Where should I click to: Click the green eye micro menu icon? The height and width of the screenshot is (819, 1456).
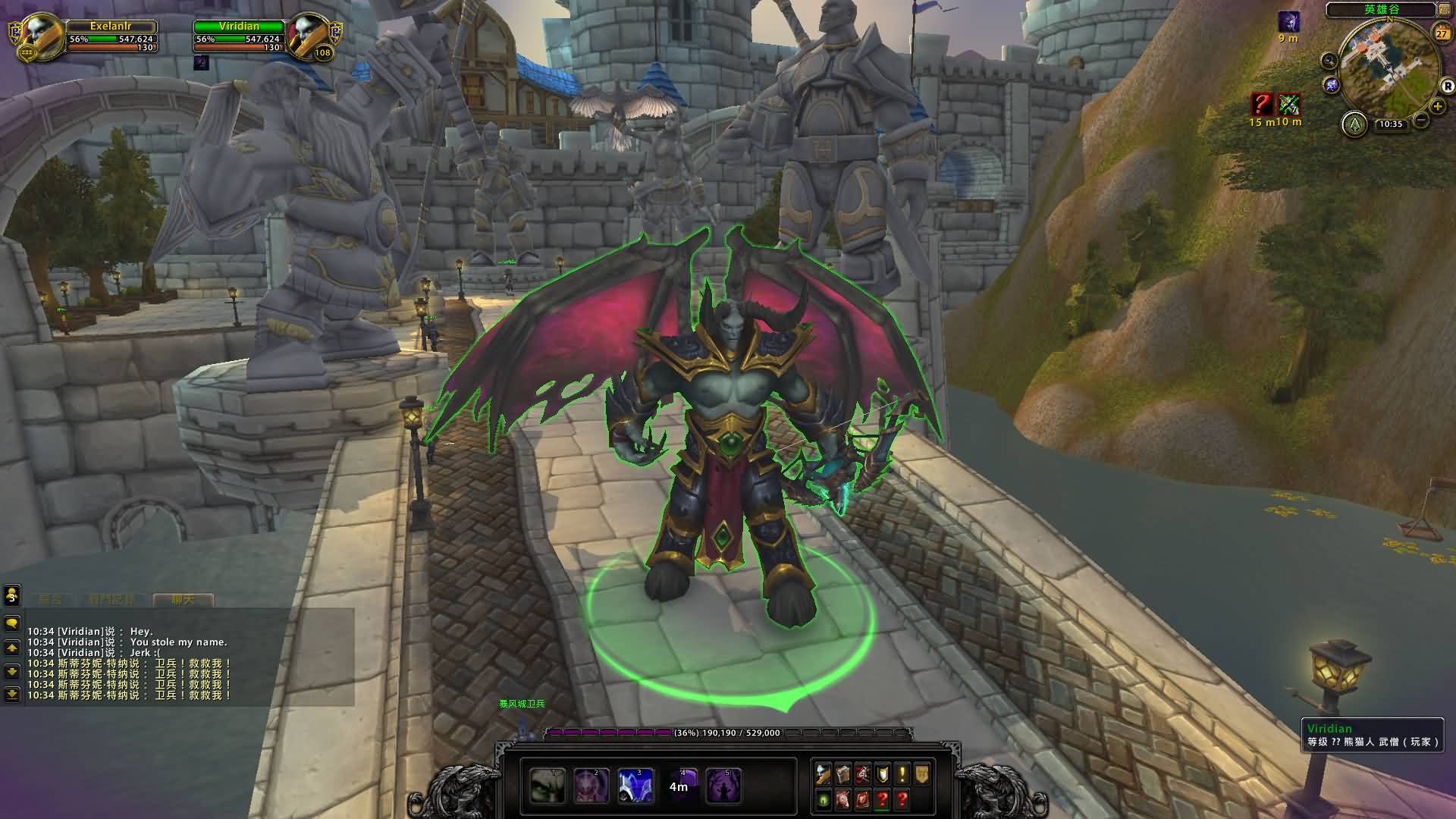[x=824, y=799]
